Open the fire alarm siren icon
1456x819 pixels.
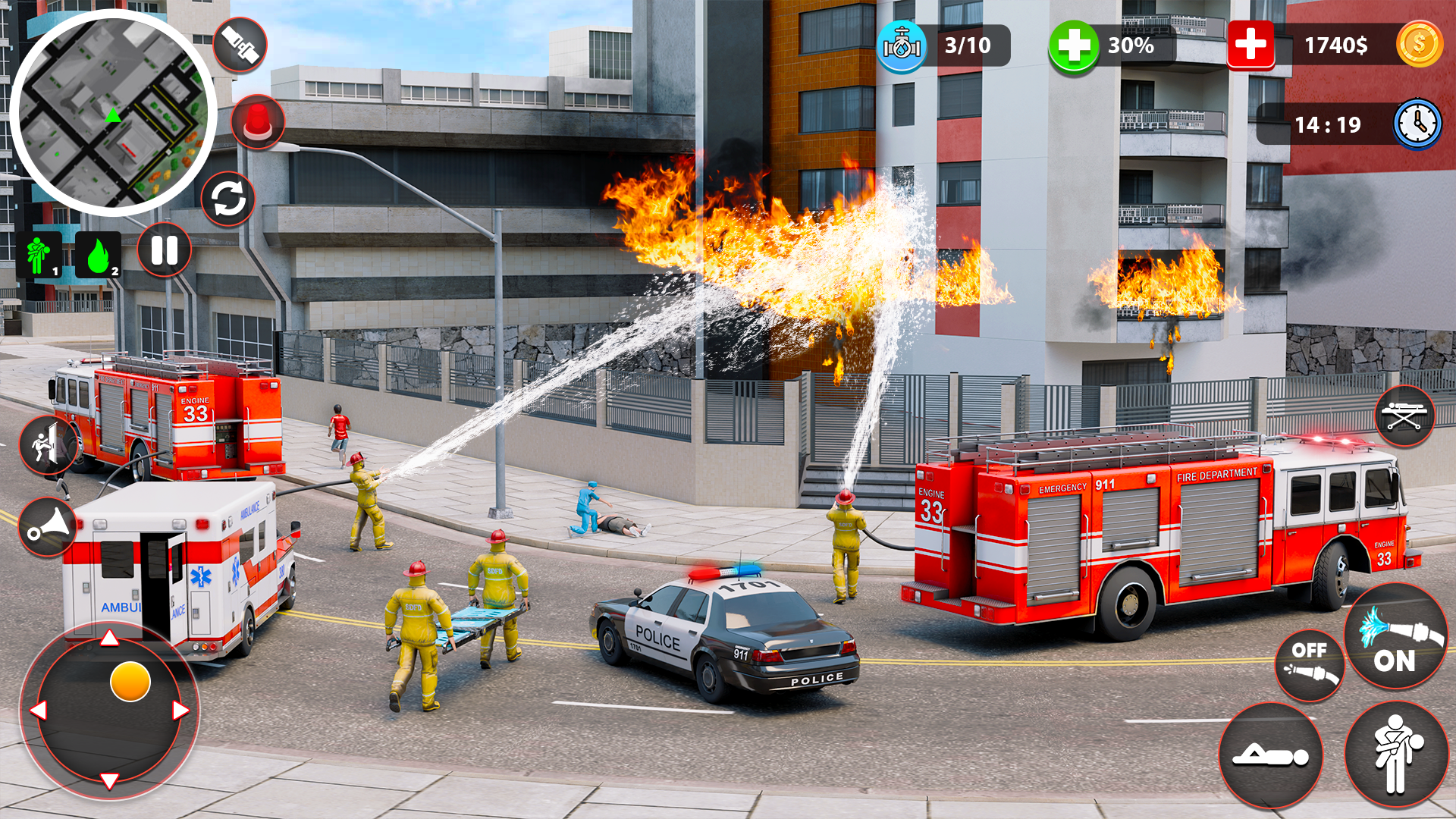[x=258, y=123]
